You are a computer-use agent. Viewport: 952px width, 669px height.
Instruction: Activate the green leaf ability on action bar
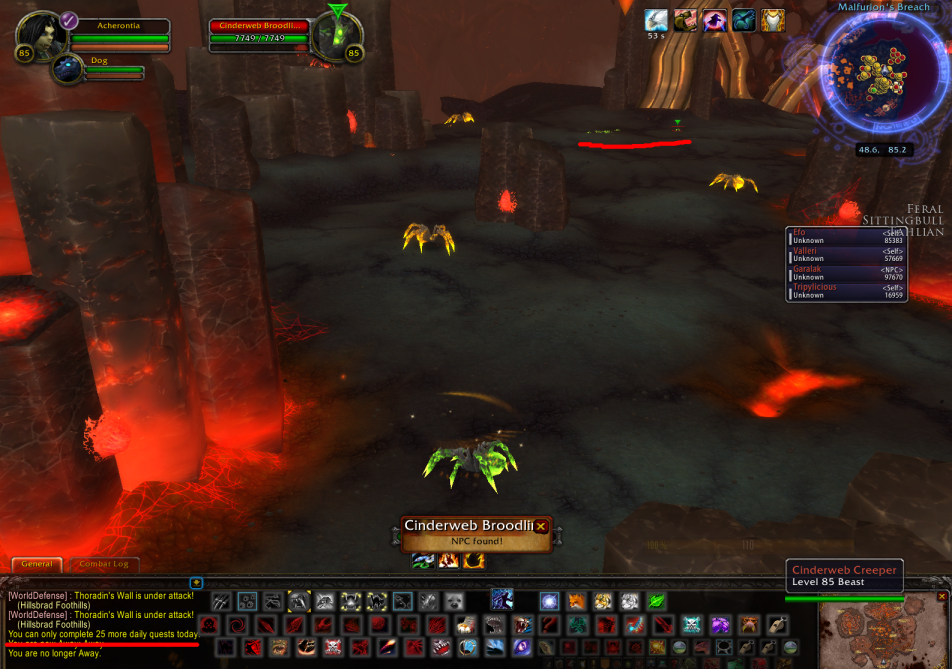coord(656,601)
